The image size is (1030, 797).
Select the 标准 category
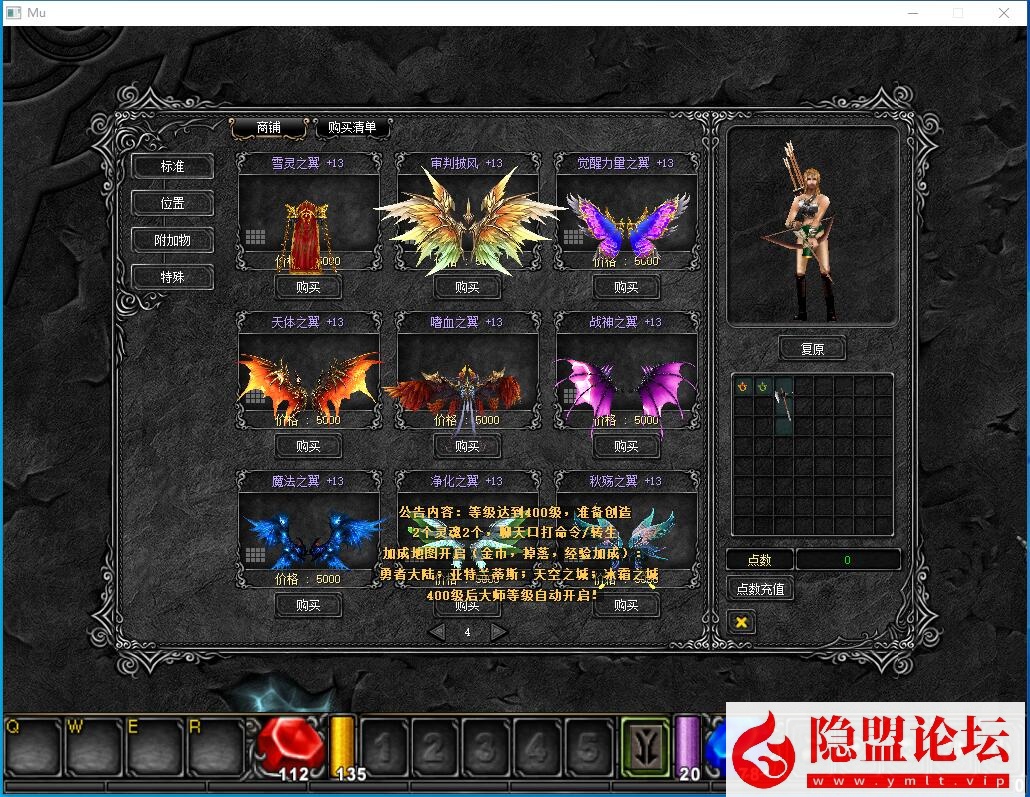point(173,166)
